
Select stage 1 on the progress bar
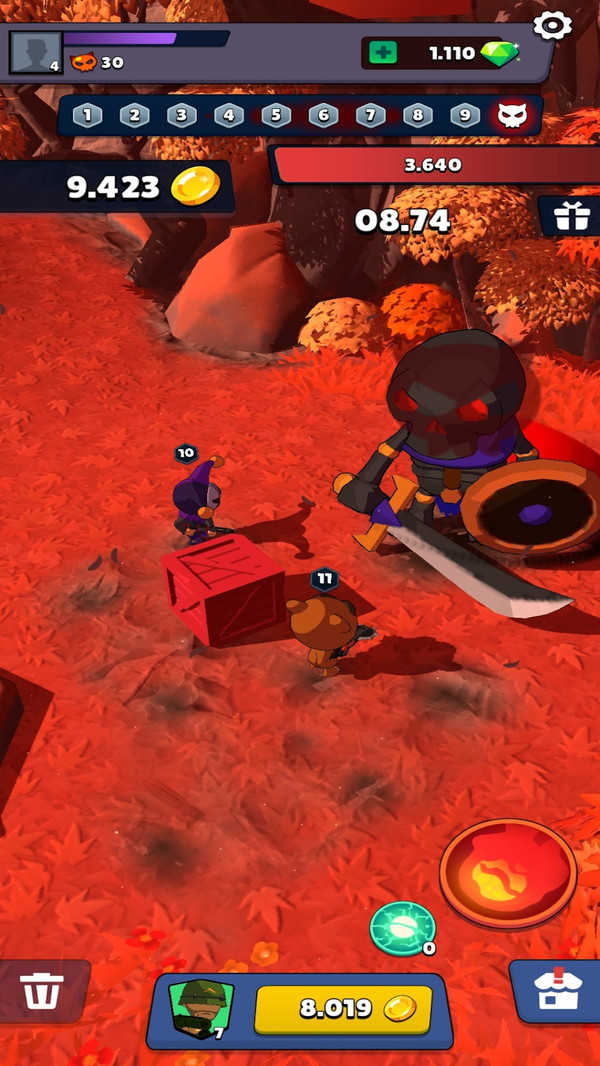(x=87, y=115)
